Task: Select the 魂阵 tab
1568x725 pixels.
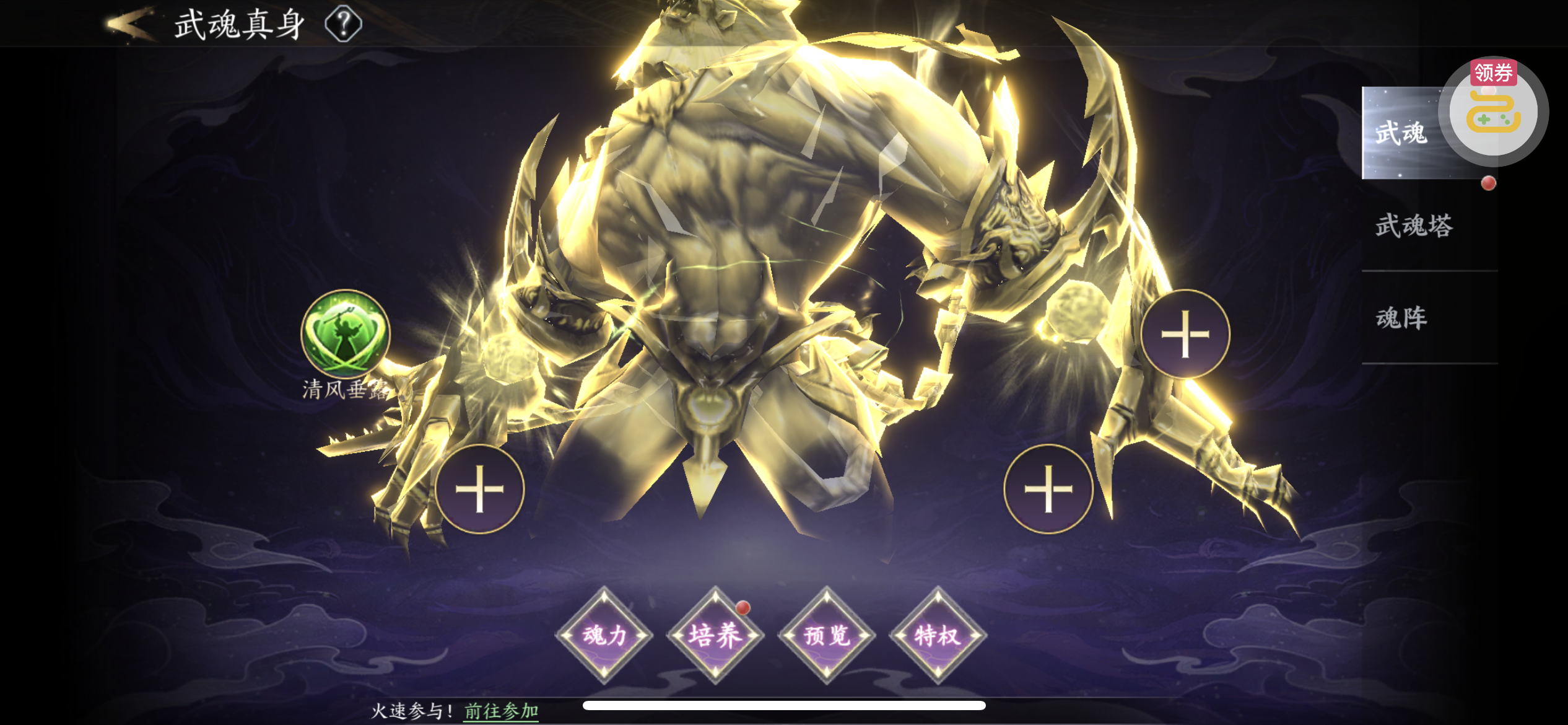Action: [1401, 318]
